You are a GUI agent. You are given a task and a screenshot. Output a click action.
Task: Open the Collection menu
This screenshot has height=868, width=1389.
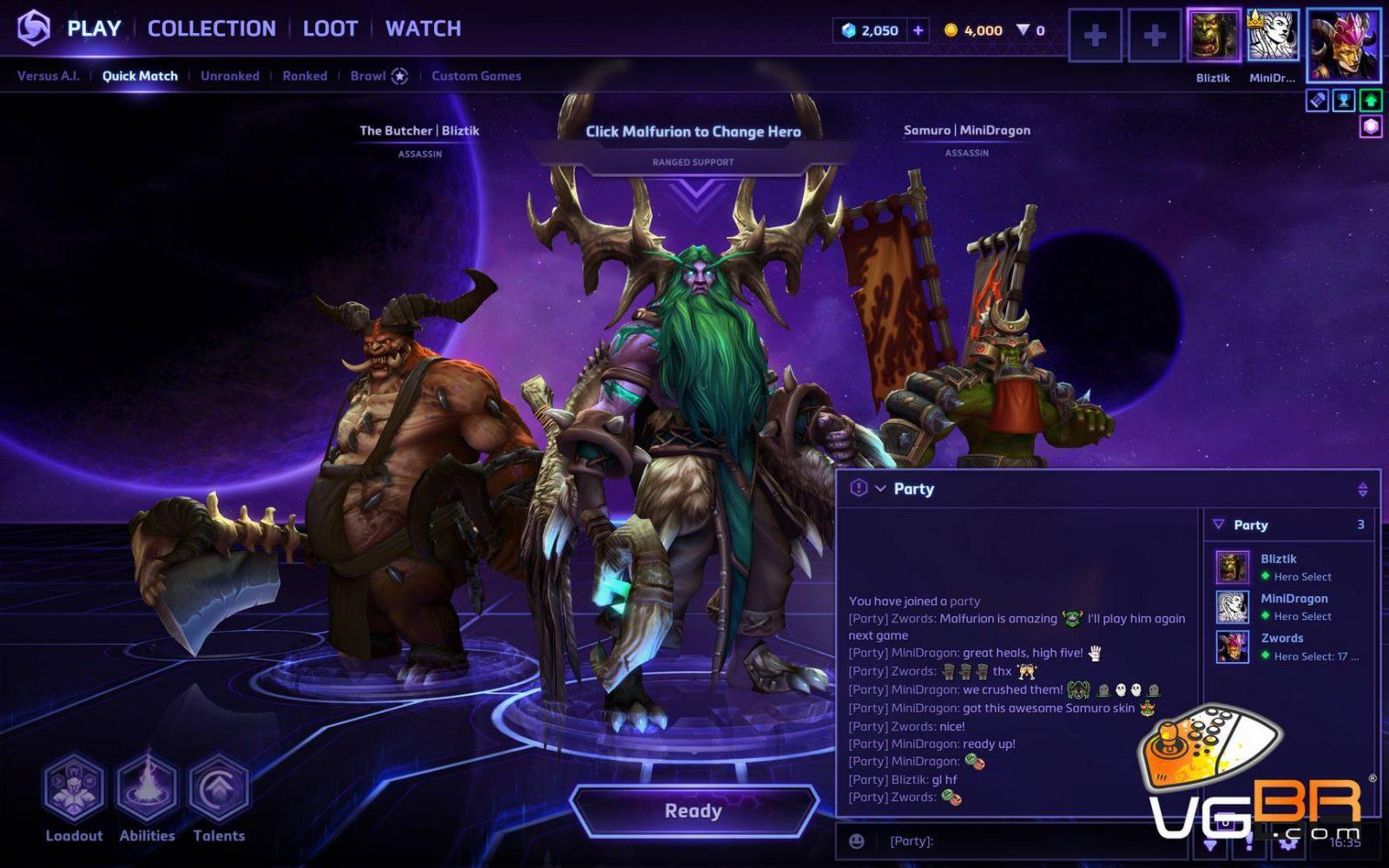(211, 29)
